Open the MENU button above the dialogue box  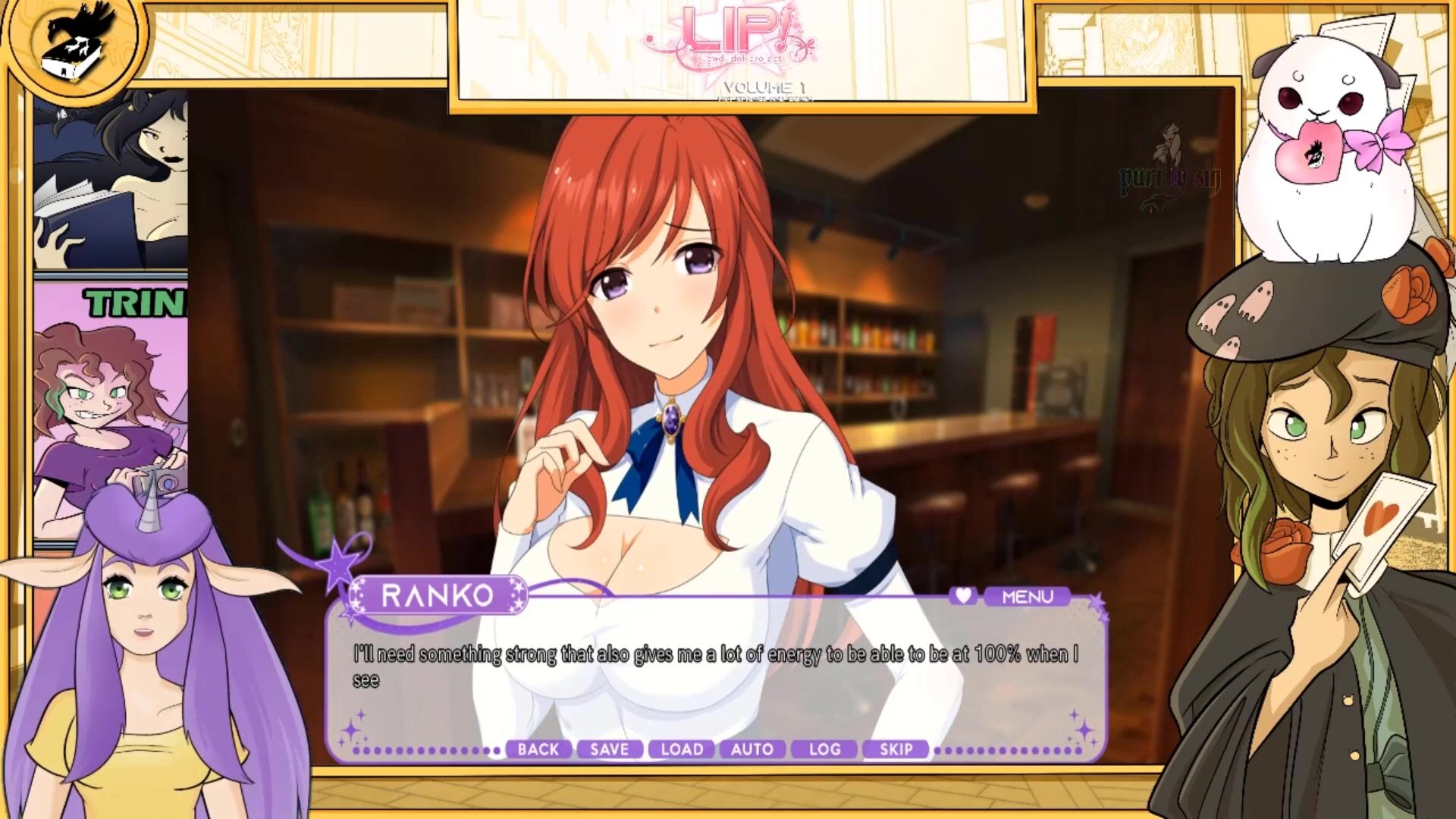1027,597
